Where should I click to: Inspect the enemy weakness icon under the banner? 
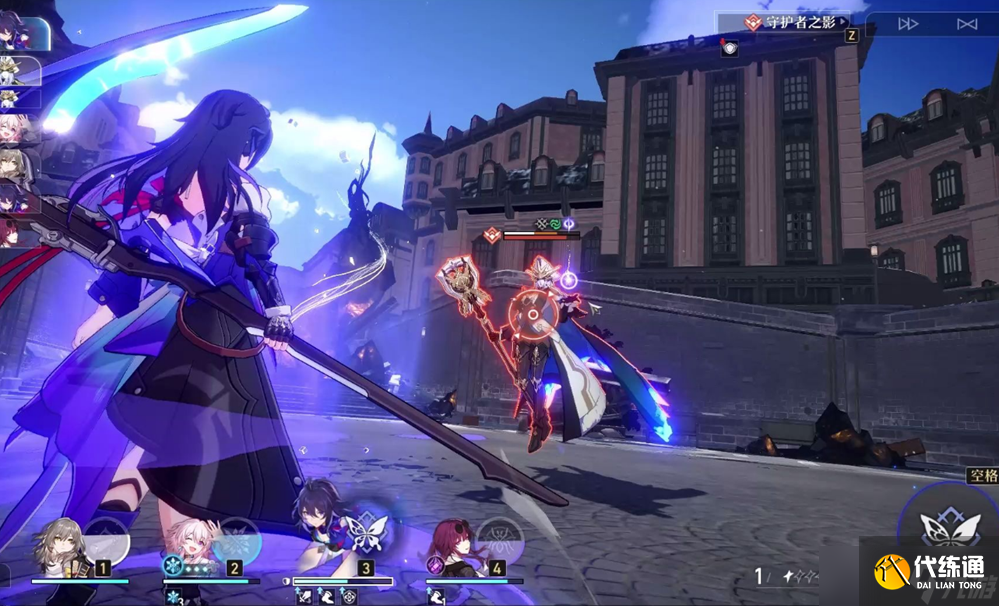(730, 47)
